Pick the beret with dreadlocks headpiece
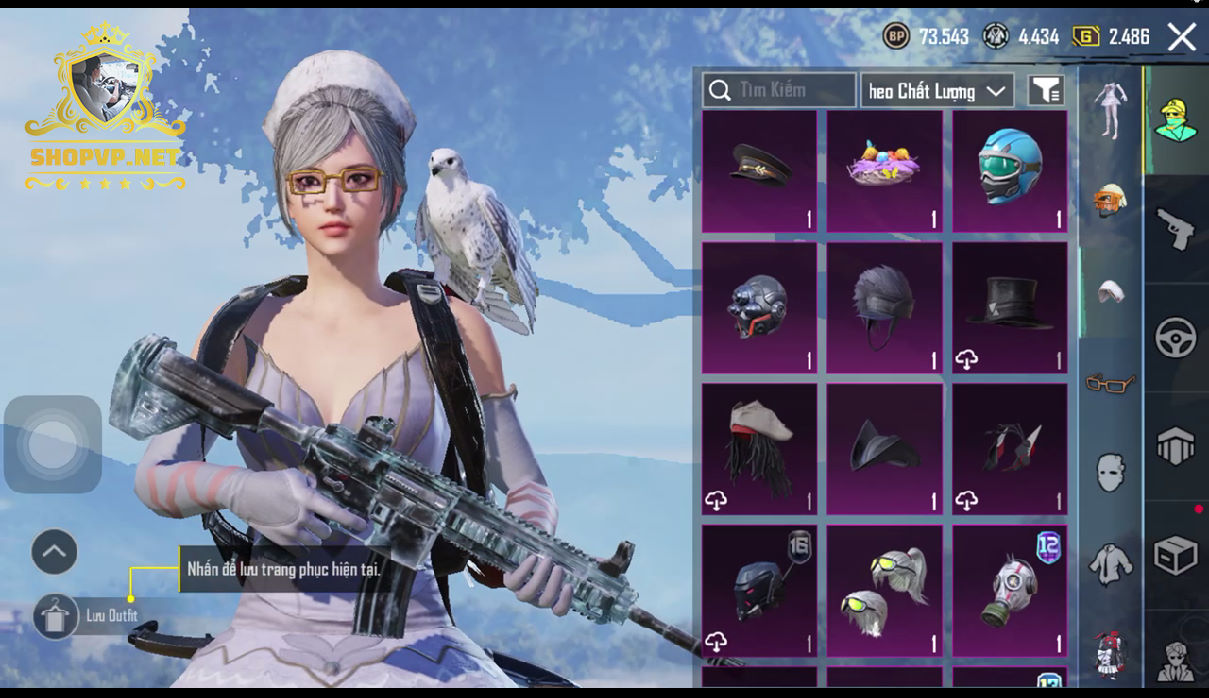The image size is (1209, 698). click(x=760, y=449)
